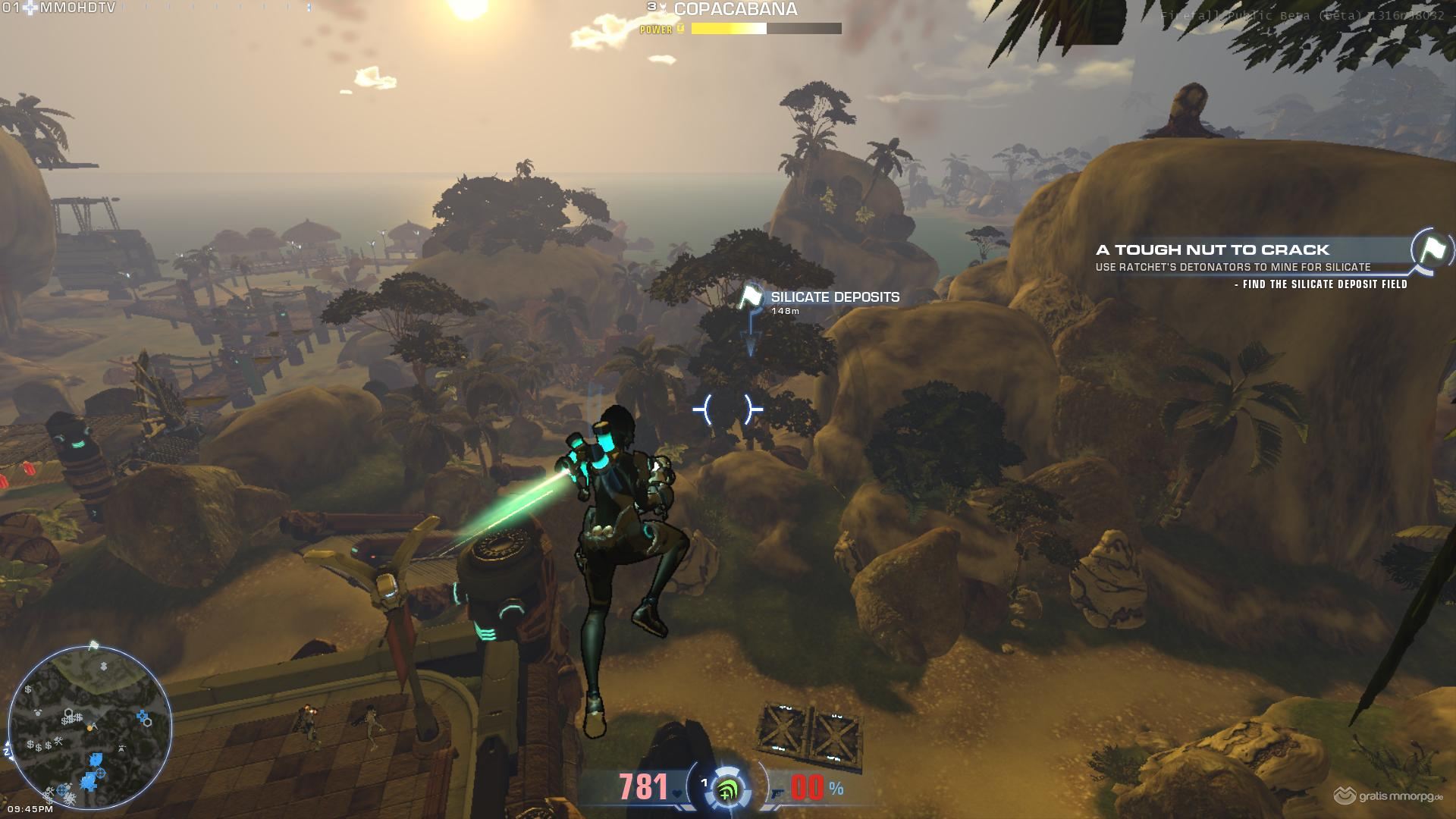Click the north compass indicator on the minimap
The height and width of the screenshot is (819, 1456).
coord(8,751)
